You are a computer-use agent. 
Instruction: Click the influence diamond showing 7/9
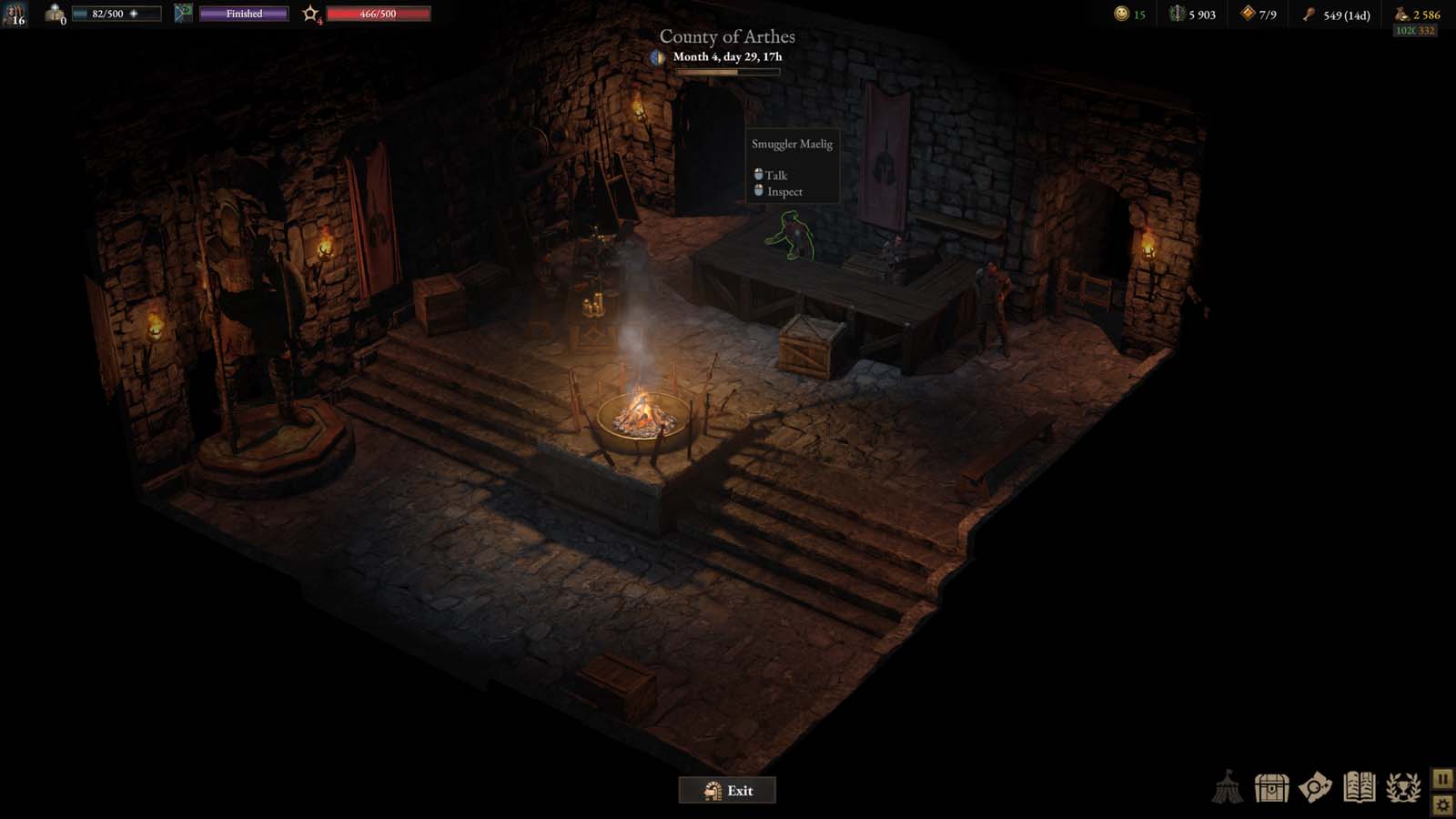pos(1248,14)
